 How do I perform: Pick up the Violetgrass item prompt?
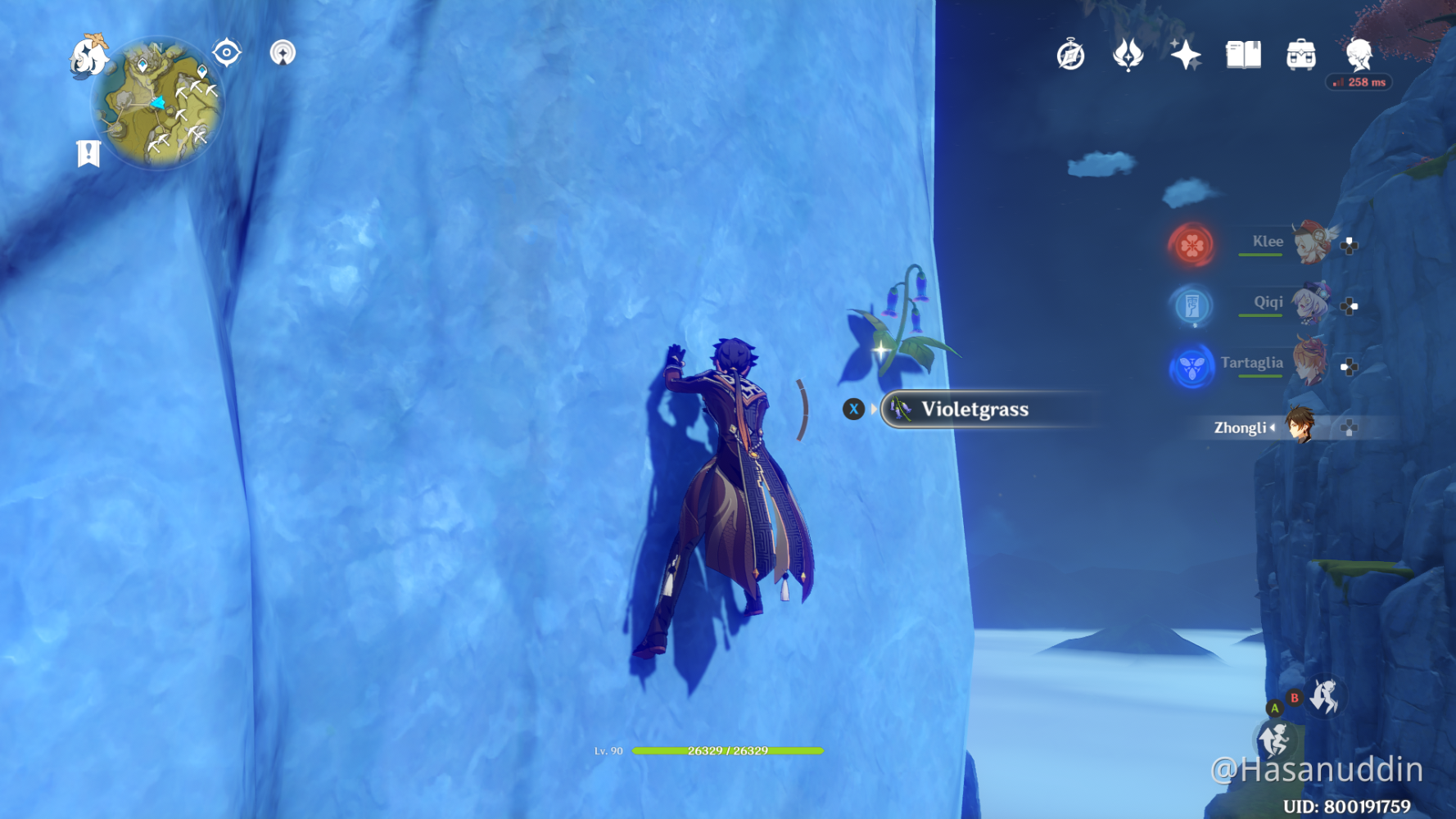pos(974,409)
